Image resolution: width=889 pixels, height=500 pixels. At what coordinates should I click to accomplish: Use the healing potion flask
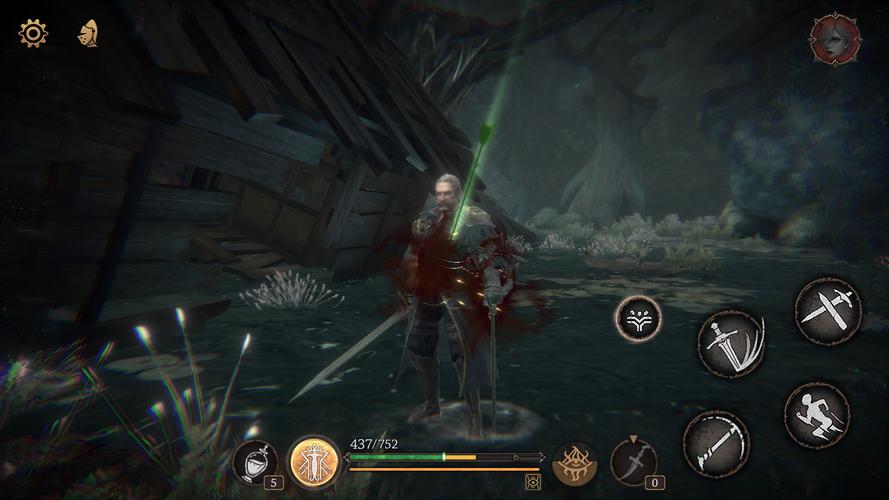click(x=254, y=461)
